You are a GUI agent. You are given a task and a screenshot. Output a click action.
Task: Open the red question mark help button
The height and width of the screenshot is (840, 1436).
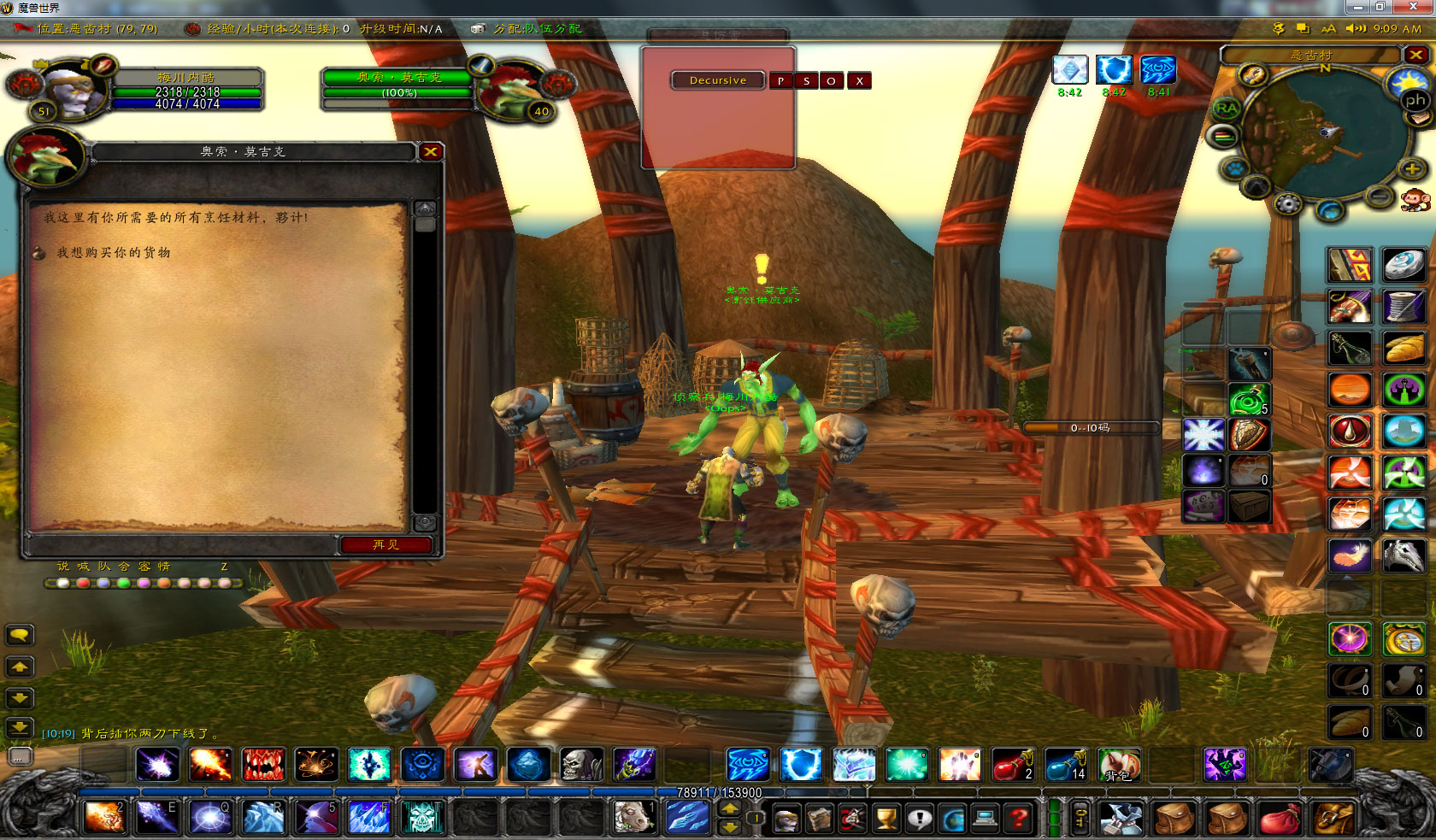click(x=1018, y=819)
